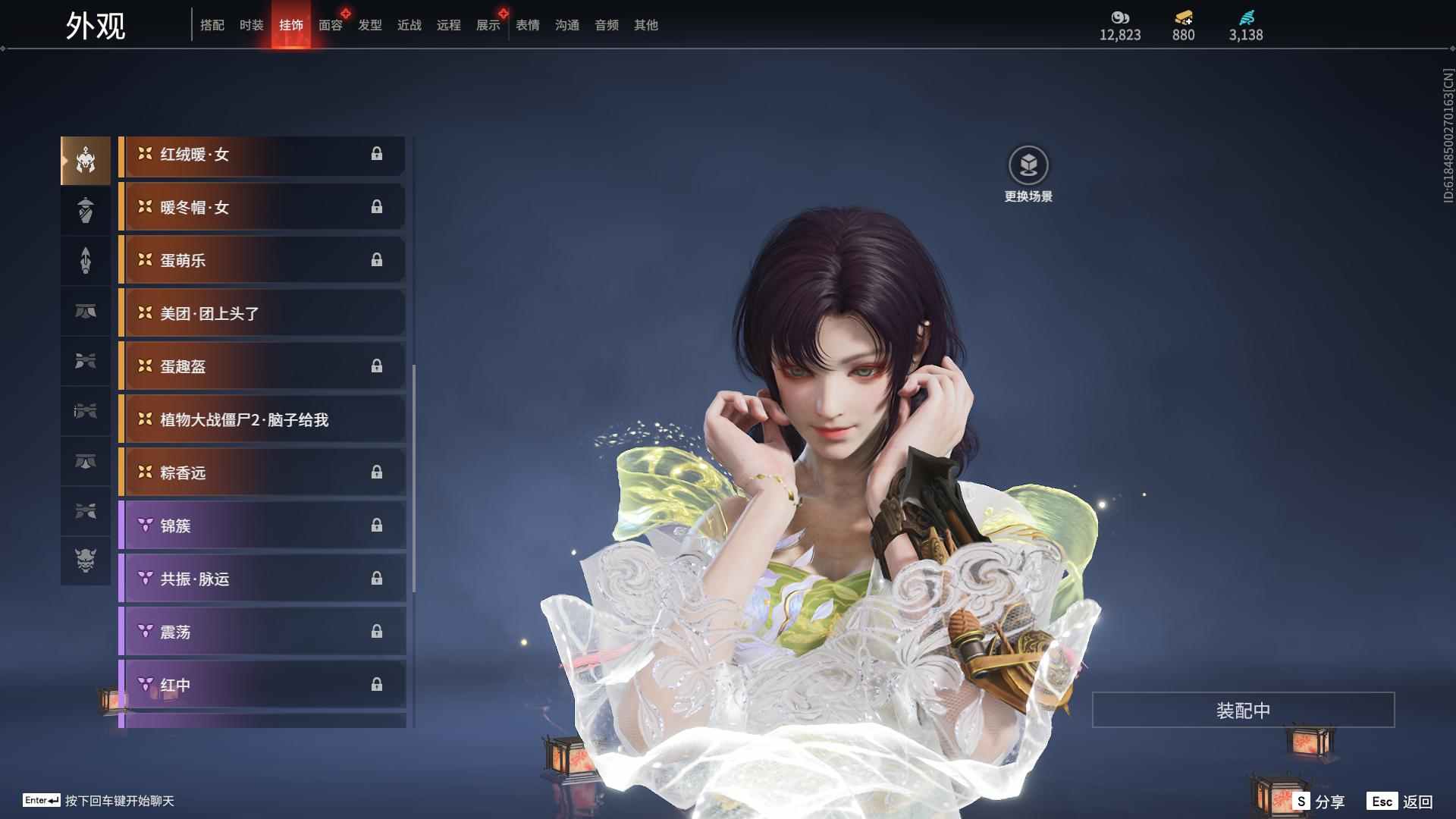
Task: Open the 音频 menu item
Action: click(606, 25)
